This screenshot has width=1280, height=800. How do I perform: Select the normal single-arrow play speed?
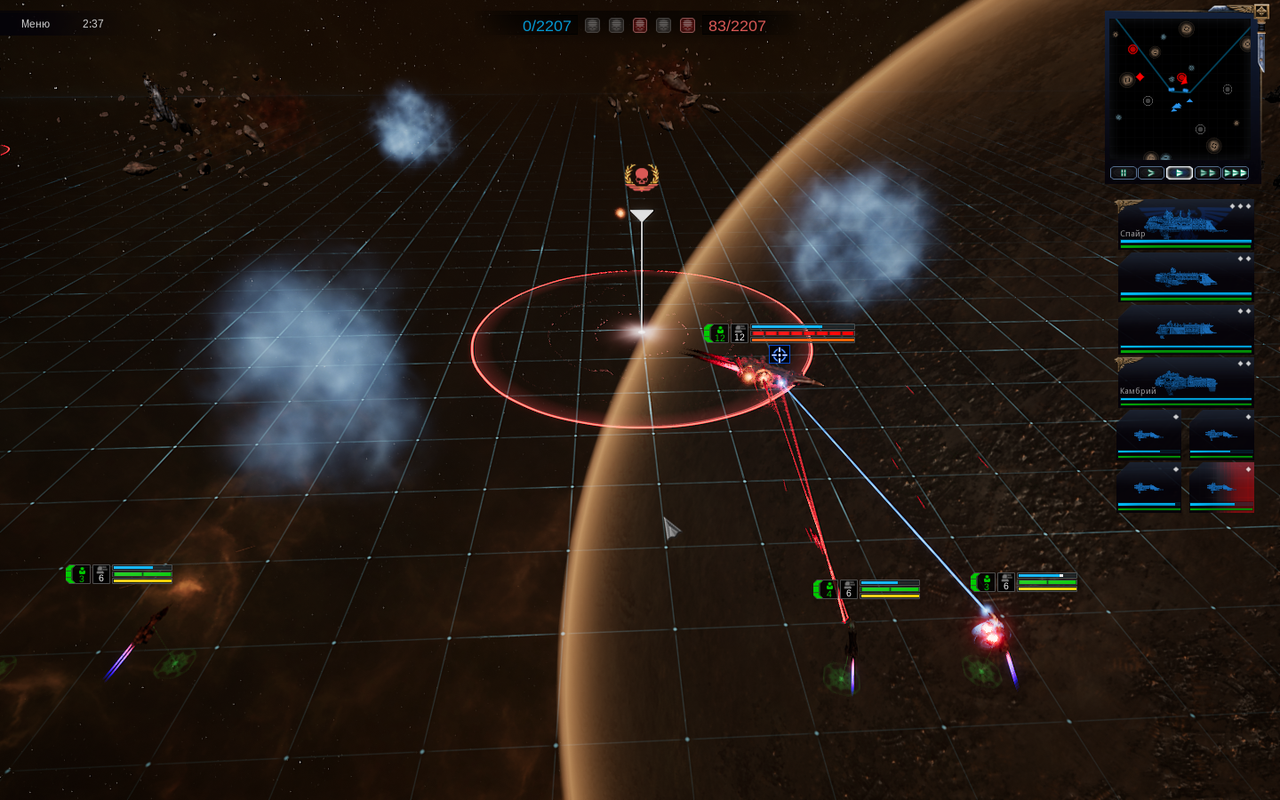click(x=1179, y=173)
